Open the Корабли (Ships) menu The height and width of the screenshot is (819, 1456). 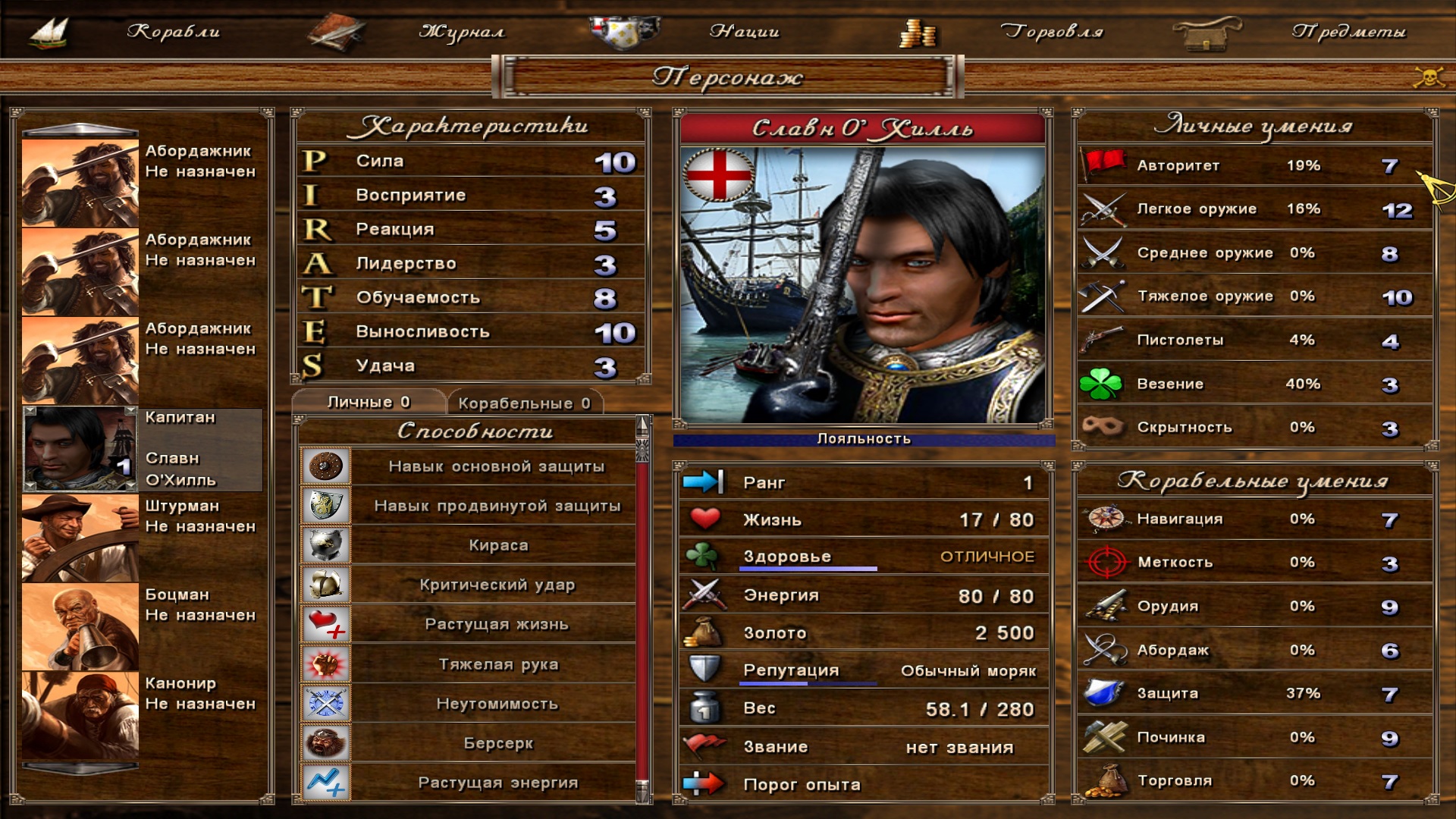pyautogui.click(x=173, y=32)
